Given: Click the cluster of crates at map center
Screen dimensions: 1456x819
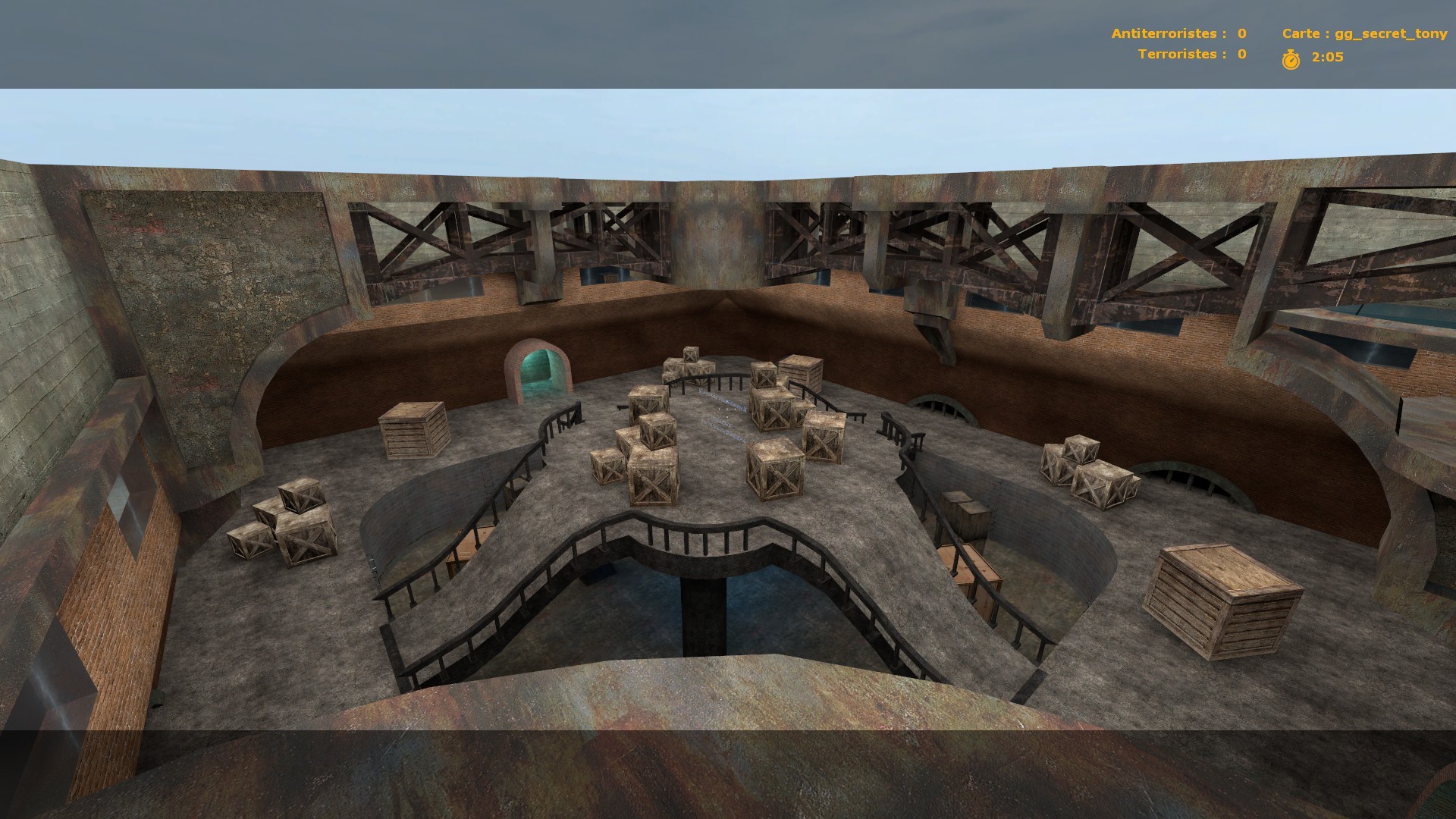Looking at the screenshot, I should 720,425.
